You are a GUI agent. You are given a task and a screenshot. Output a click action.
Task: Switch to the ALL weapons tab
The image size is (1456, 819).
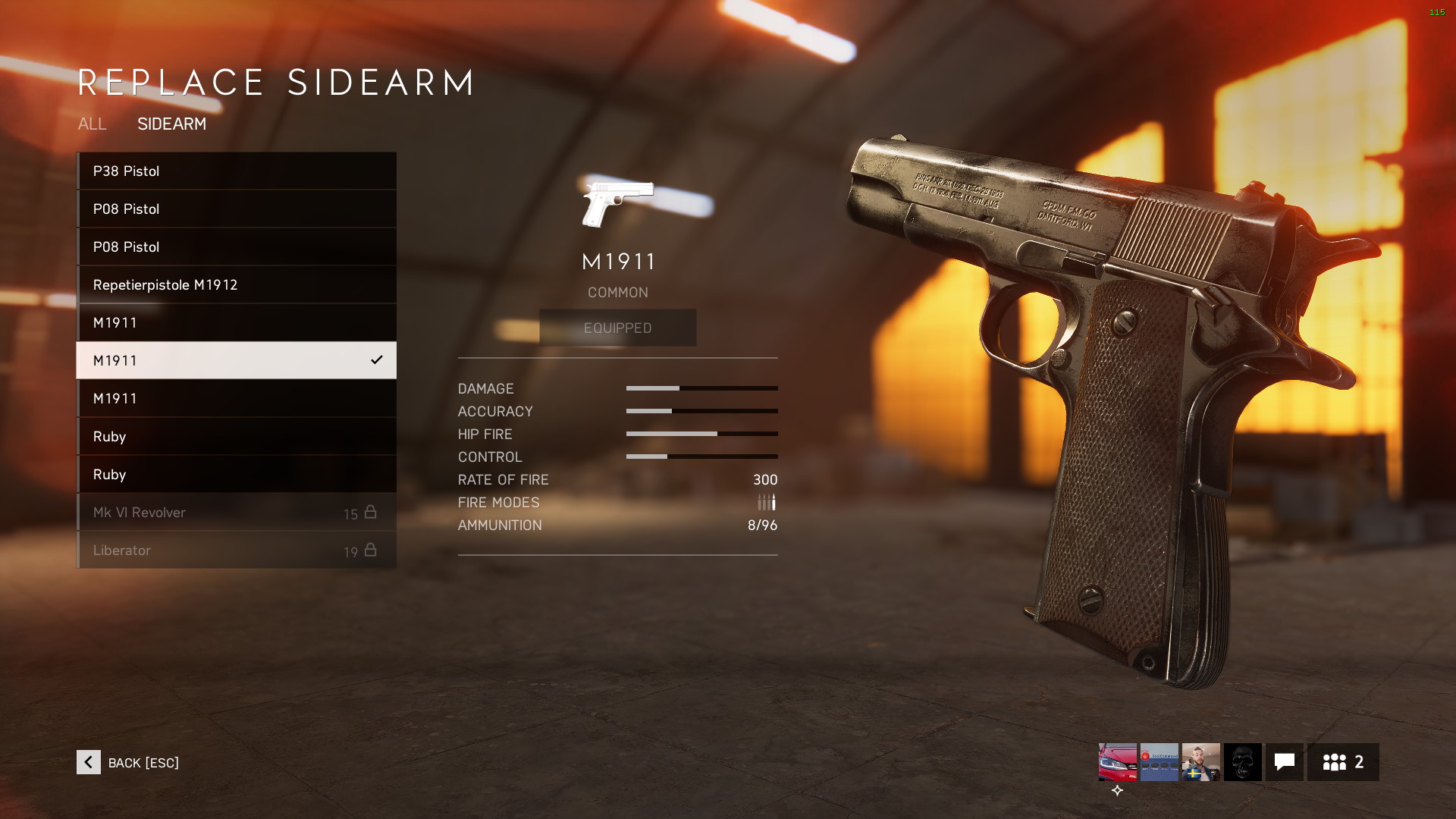point(92,124)
